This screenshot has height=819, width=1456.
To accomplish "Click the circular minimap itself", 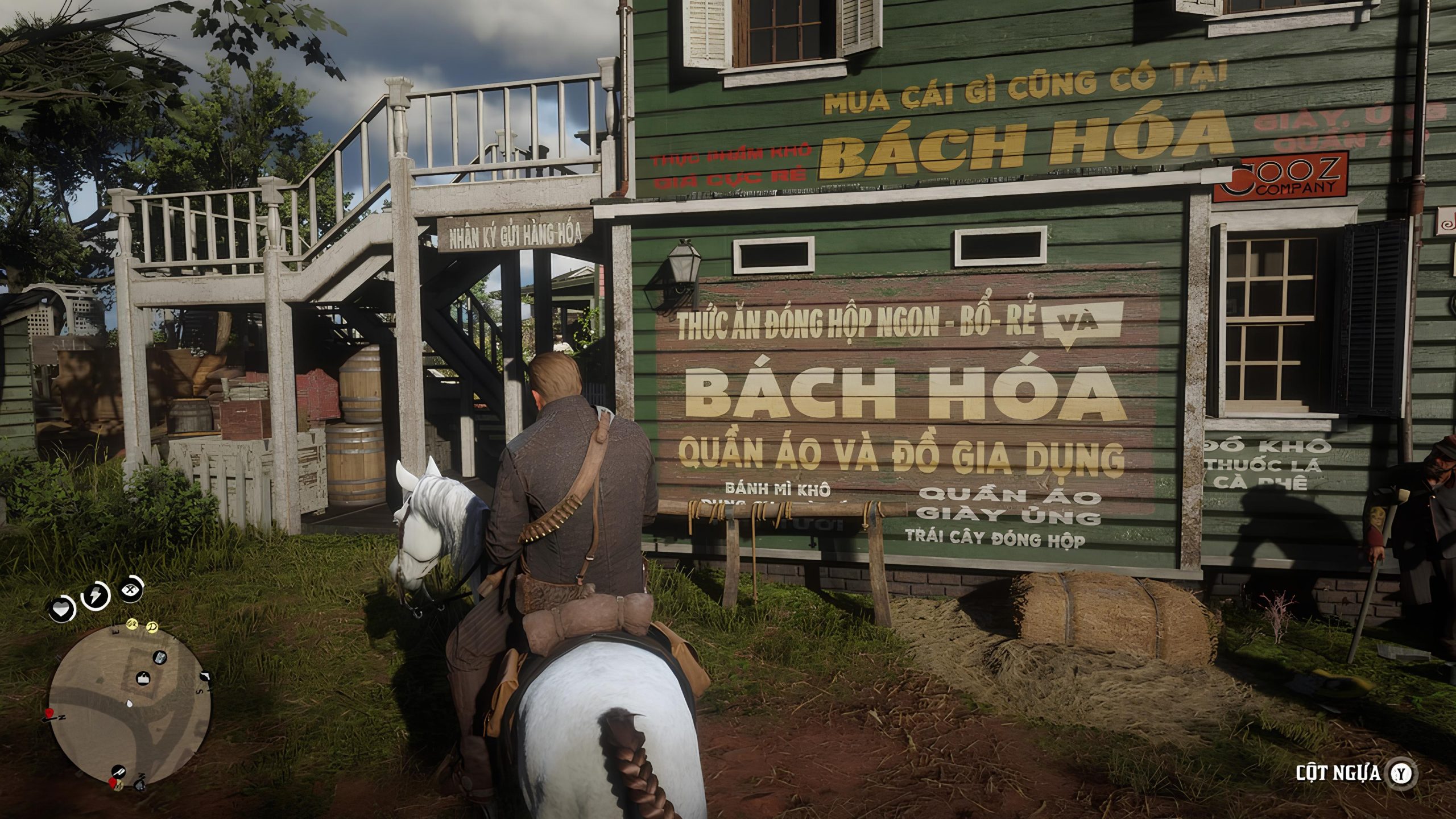I will (x=132, y=706).
